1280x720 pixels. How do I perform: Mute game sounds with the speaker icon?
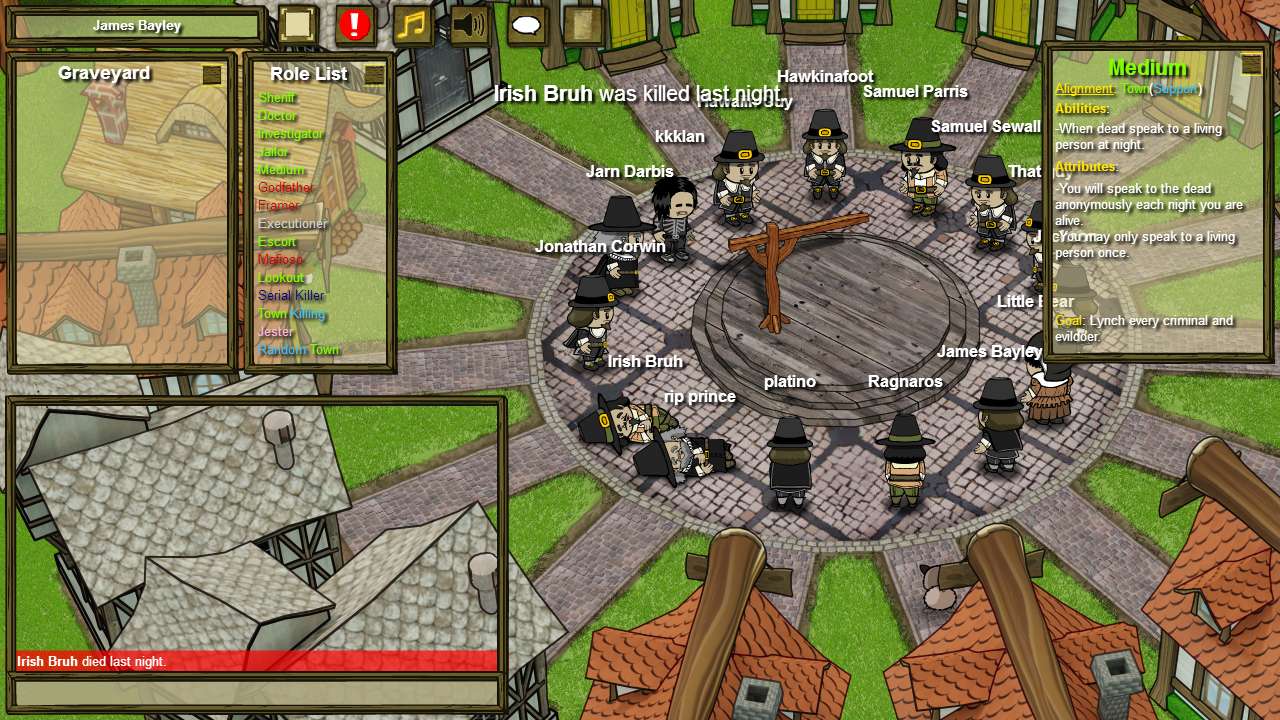point(469,25)
